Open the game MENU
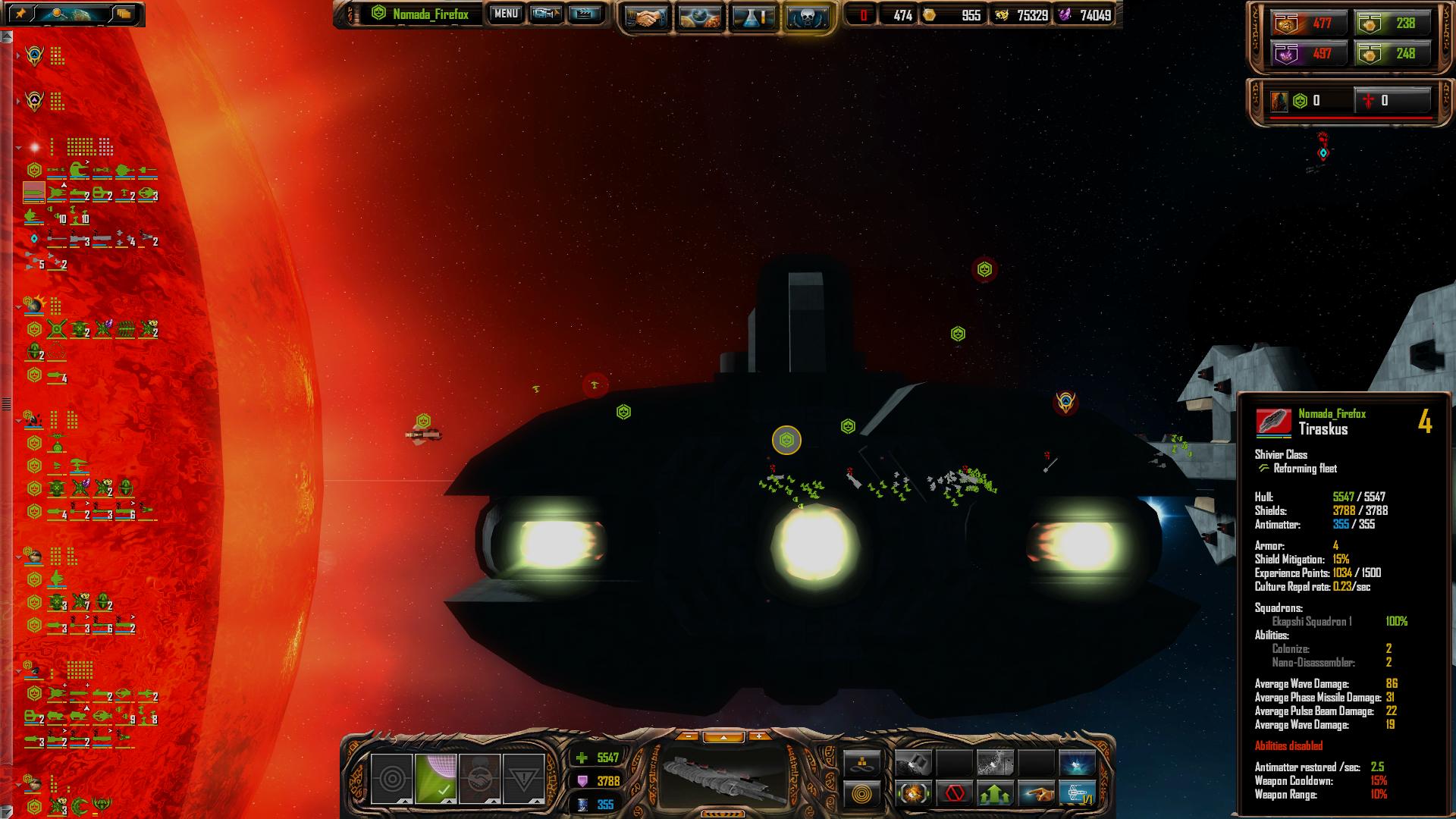This screenshot has height=819, width=1456. point(506,14)
